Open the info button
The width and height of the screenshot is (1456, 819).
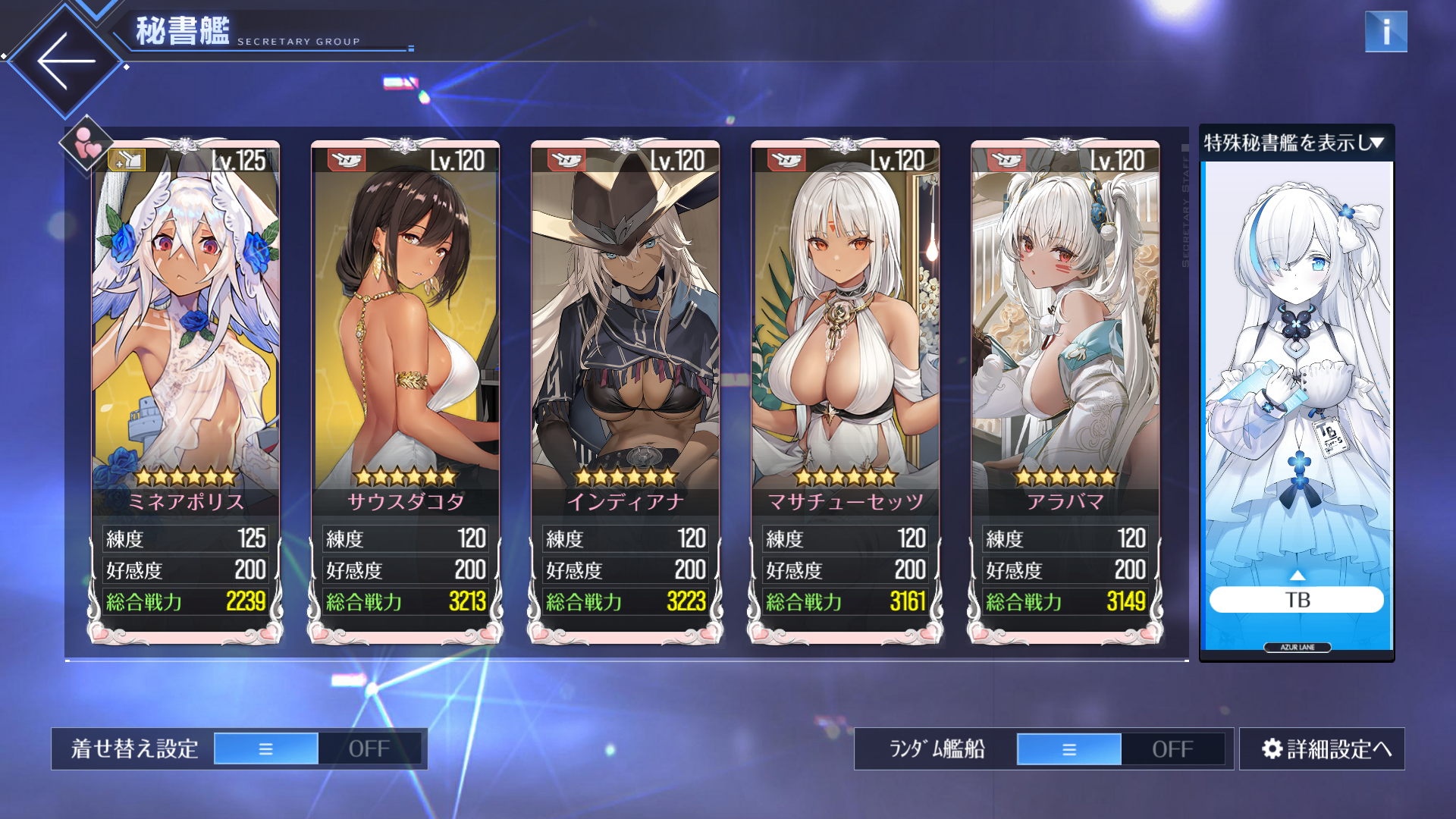click(x=1385, y=32)
